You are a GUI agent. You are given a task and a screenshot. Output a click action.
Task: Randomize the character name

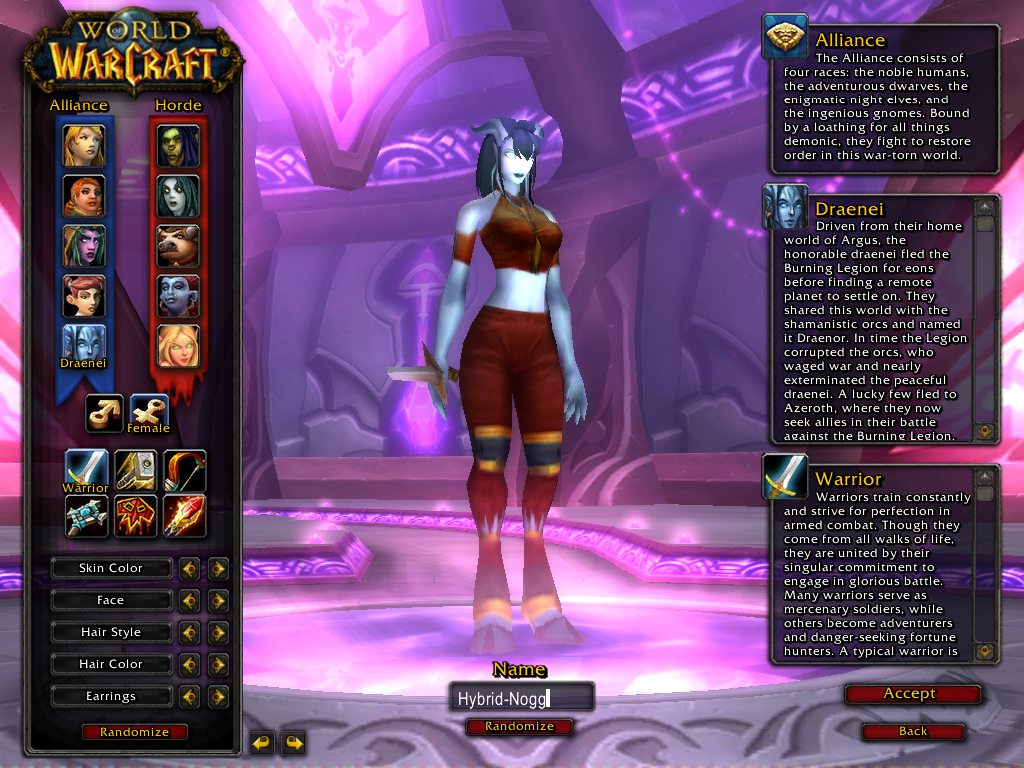click(519, 726)
